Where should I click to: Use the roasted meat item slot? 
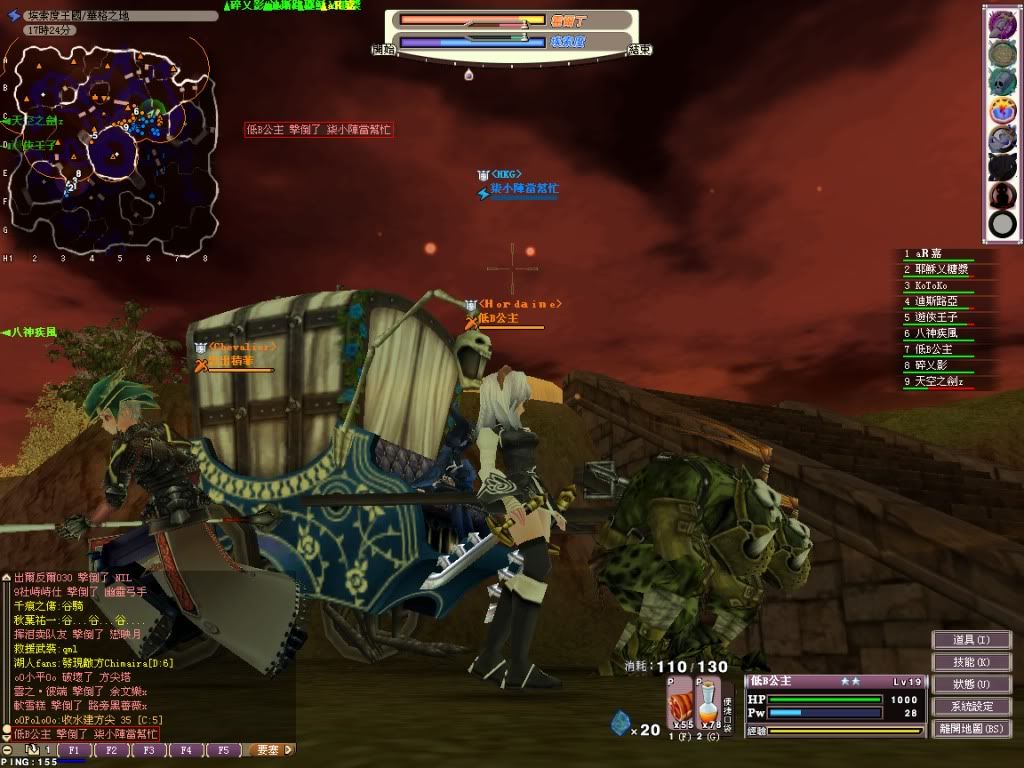coord(680,700)
